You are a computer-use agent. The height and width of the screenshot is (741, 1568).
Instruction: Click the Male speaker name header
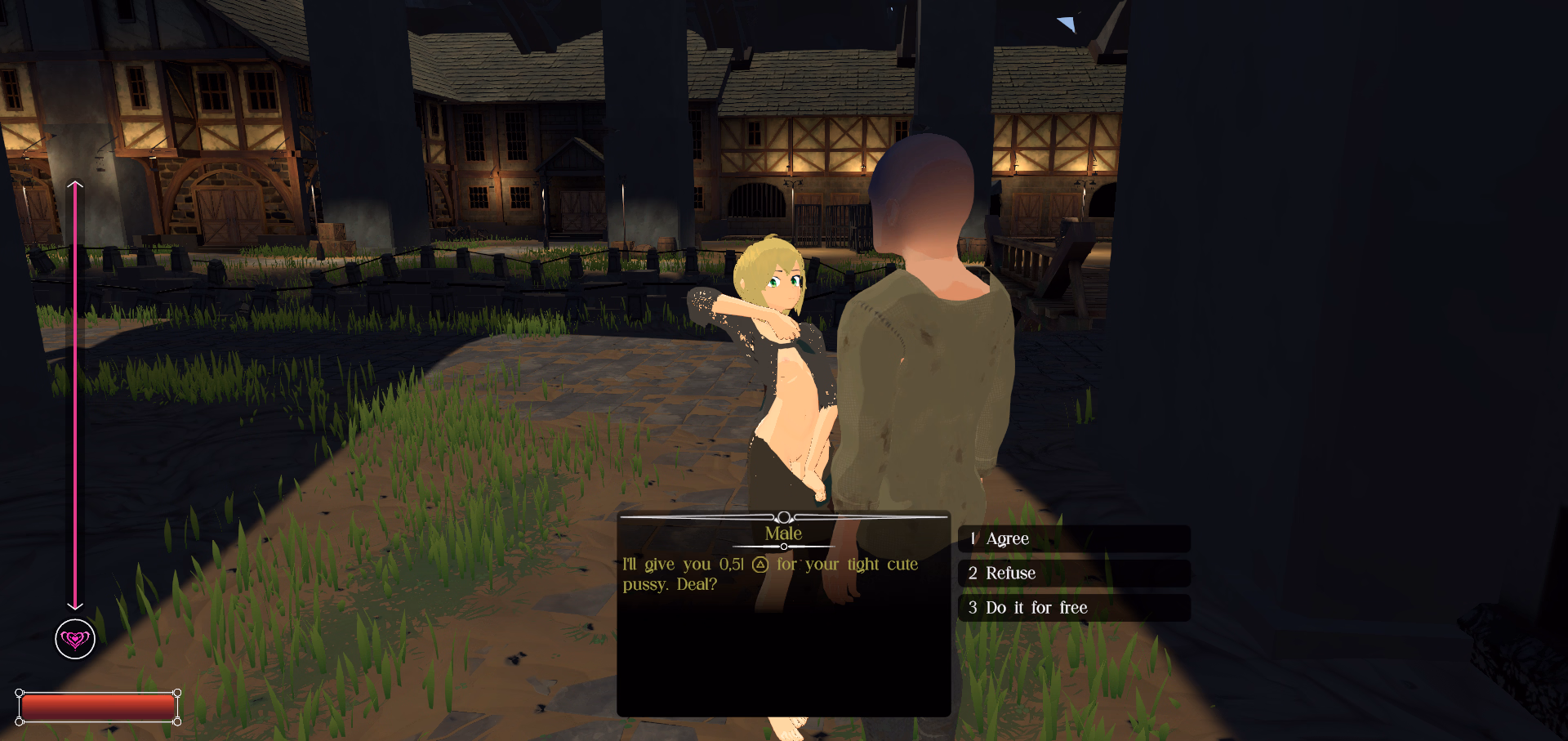784,533
